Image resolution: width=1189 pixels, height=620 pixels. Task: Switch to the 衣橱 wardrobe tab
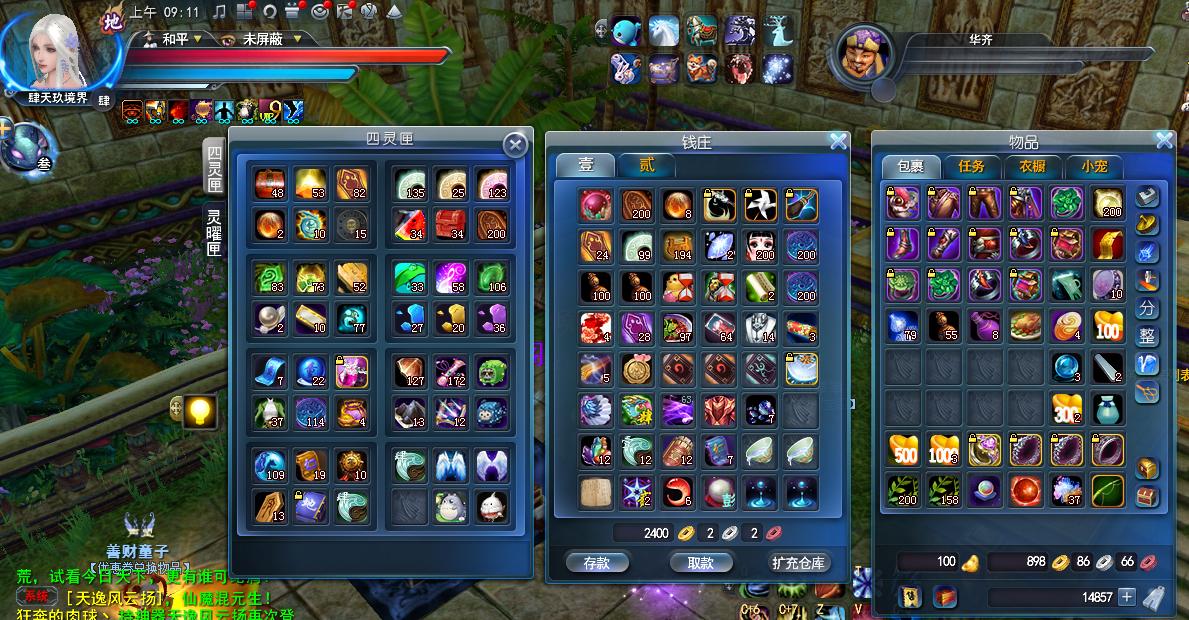tap(1032, 167)
